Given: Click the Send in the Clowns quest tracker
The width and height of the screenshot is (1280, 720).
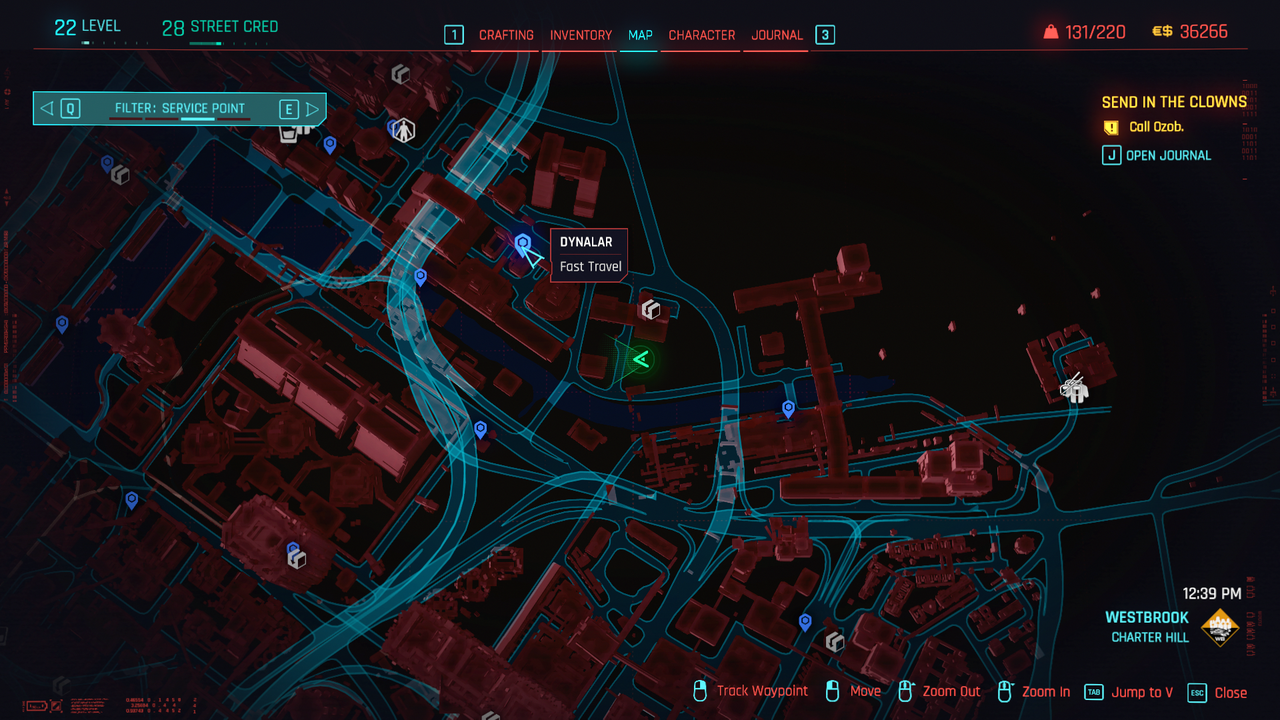Looking at the screenshot, I should pyautogui.click(x=1174, y=102).
